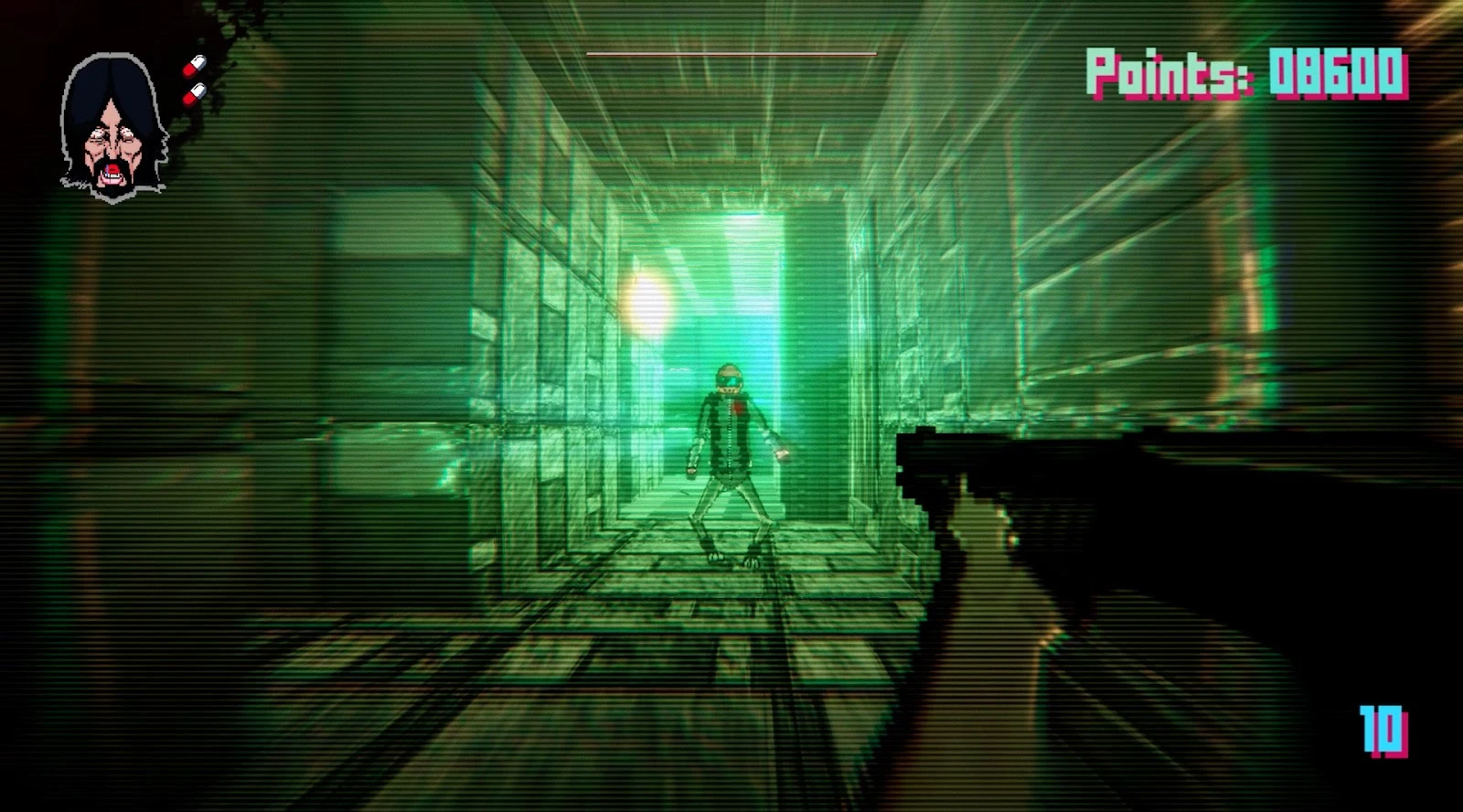1463x812 pixels.
Task: Select the lower red-and-white pill icon
Action: (195, 94)
